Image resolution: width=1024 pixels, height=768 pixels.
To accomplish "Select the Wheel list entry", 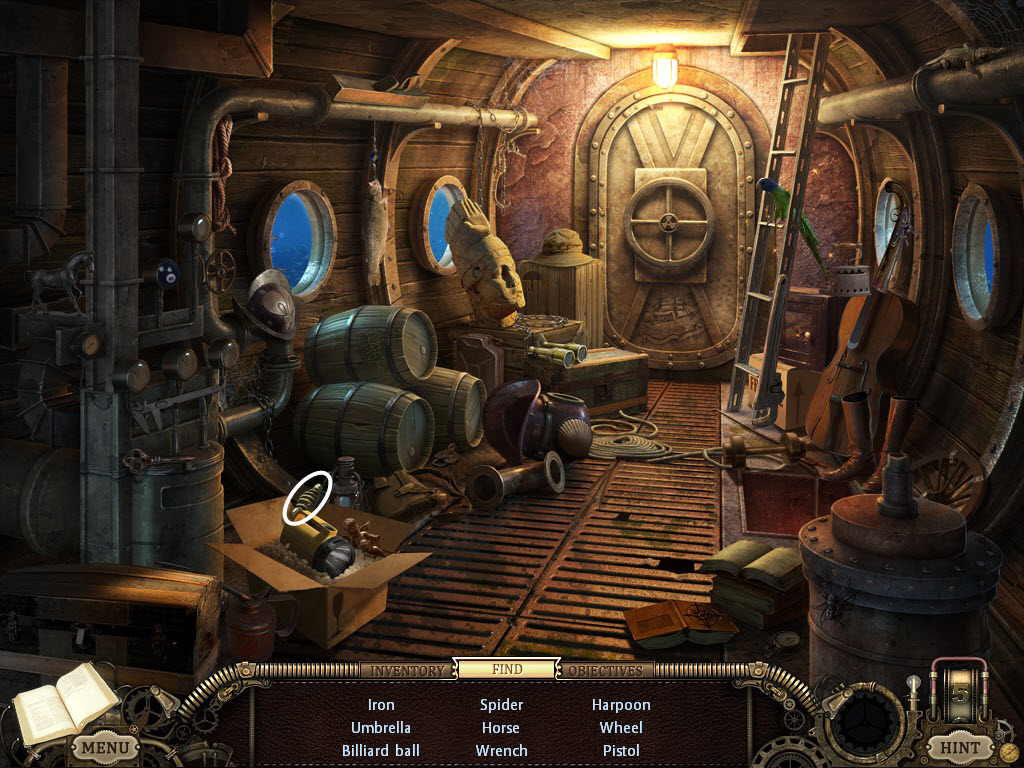I will pos(621,728).
